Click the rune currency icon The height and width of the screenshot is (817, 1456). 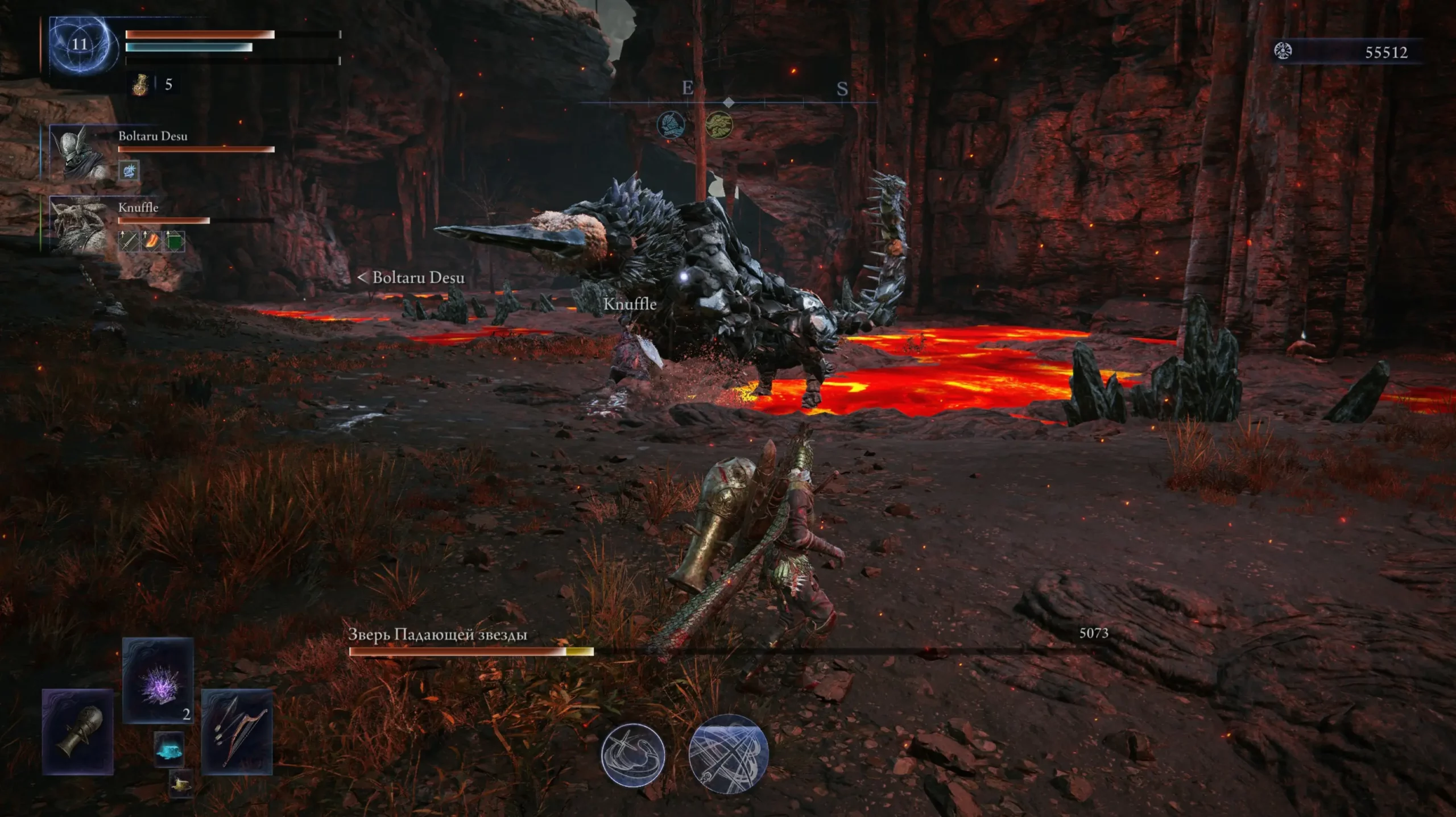click(1283, 51)
